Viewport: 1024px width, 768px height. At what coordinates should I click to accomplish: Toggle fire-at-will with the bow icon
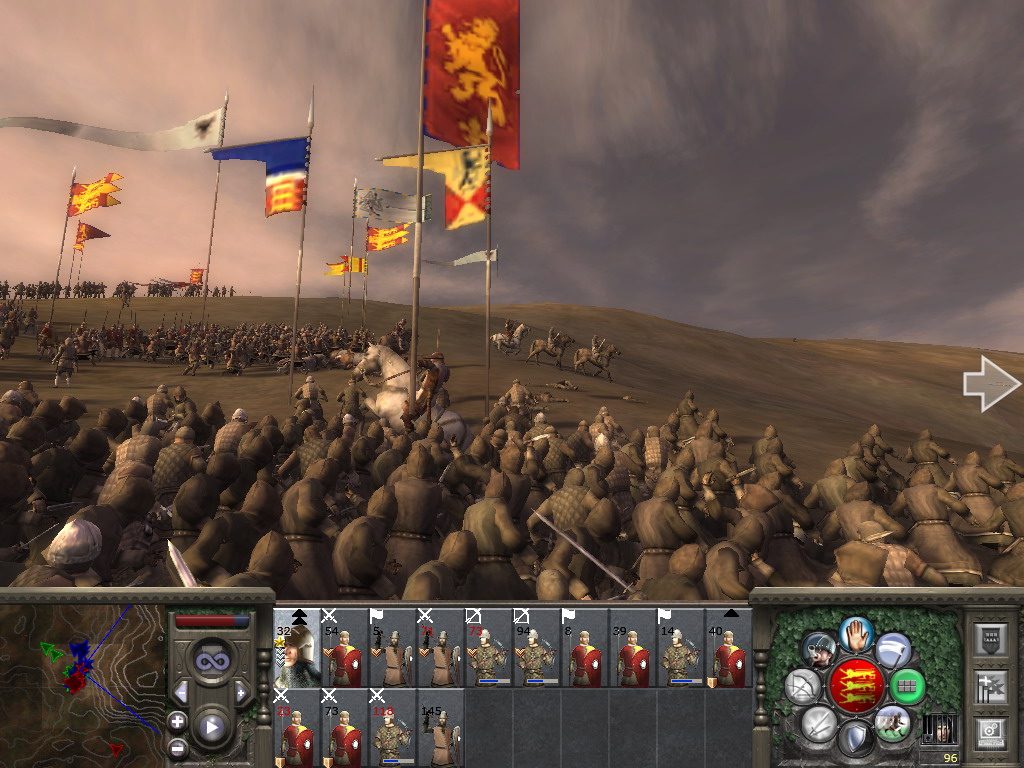tap(802, 686)
